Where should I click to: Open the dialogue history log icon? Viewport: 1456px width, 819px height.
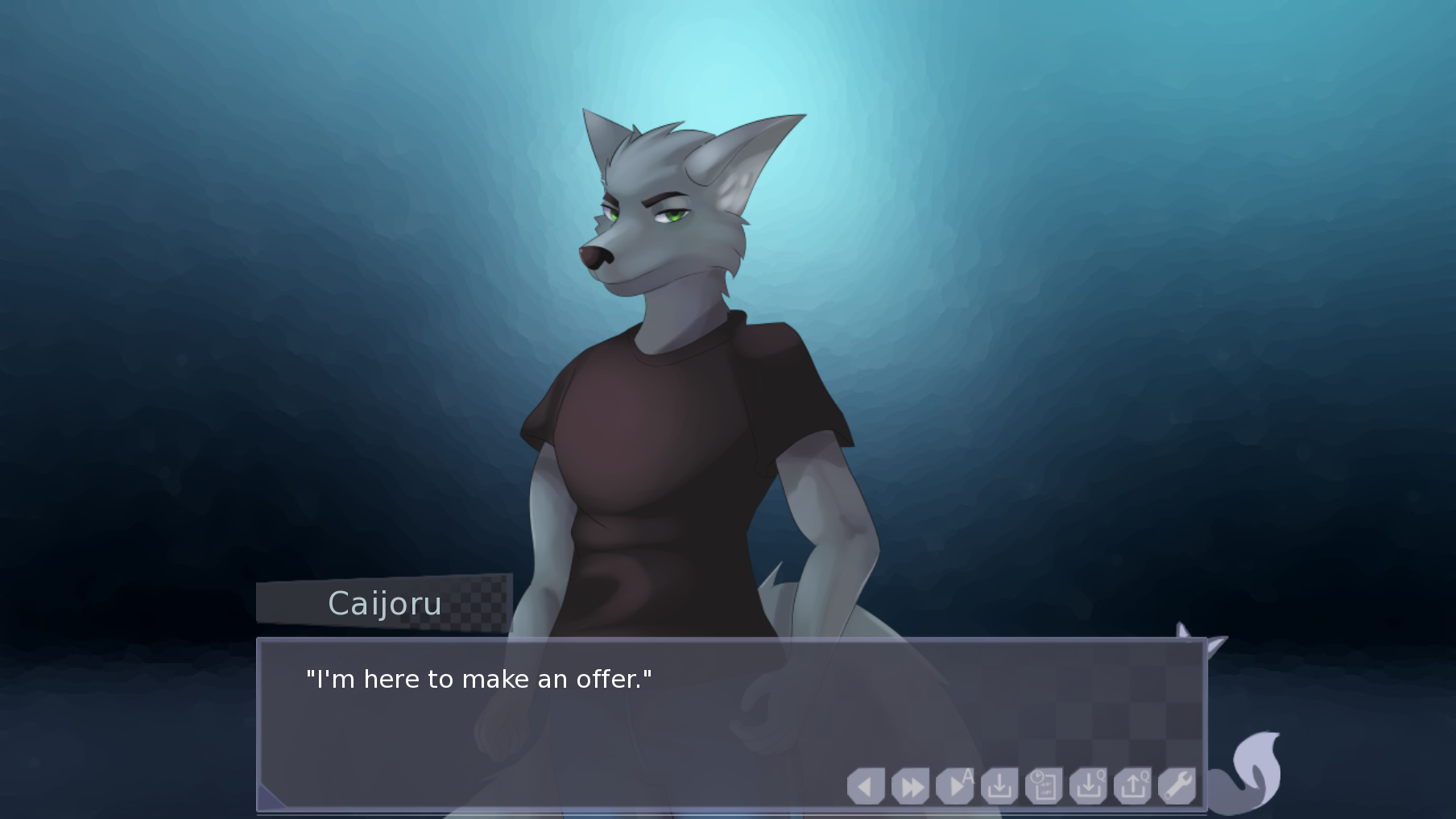coord(1044,786)
